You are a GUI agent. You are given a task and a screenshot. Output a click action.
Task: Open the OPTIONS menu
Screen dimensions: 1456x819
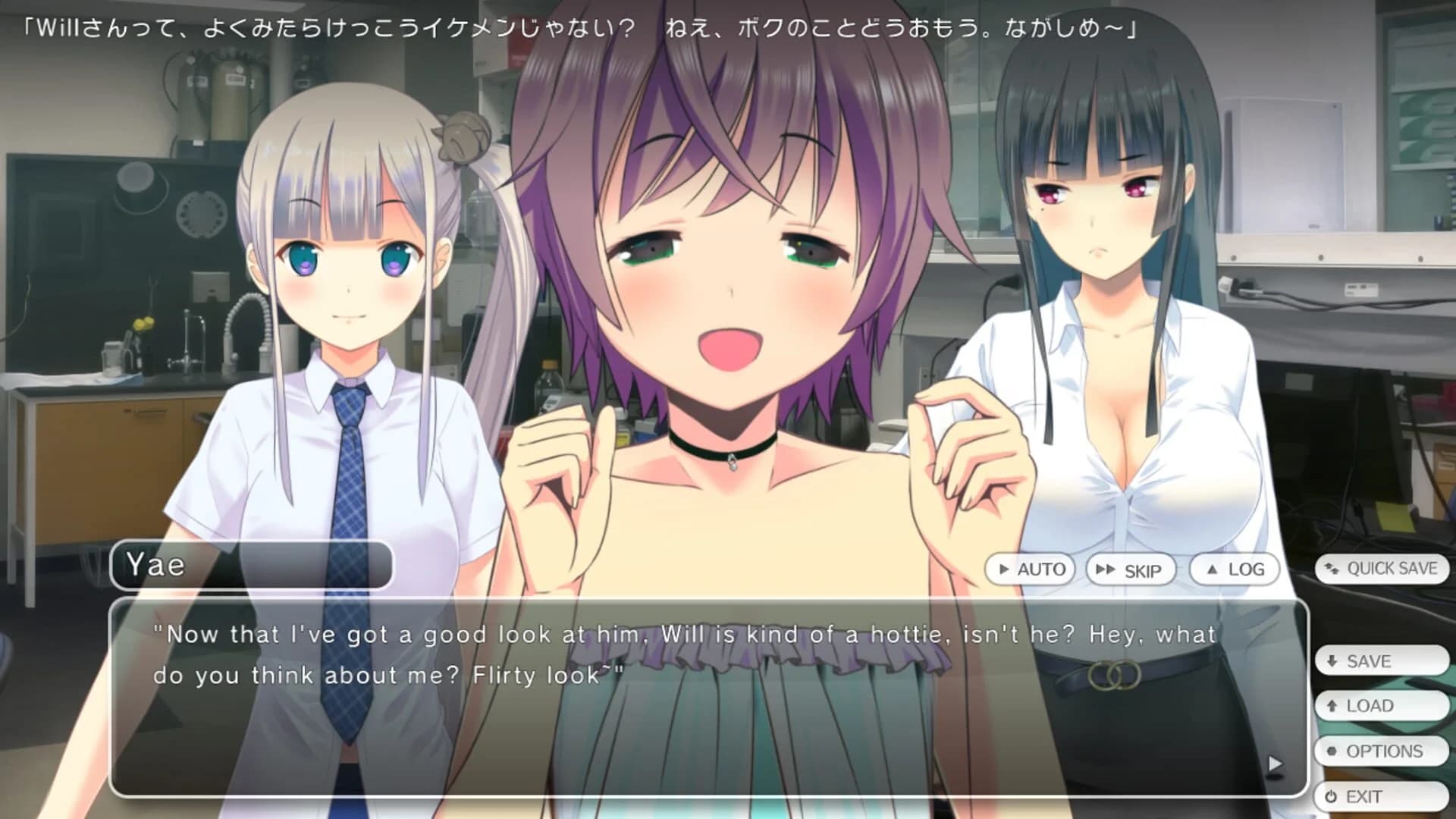(x=1382, y=751)
